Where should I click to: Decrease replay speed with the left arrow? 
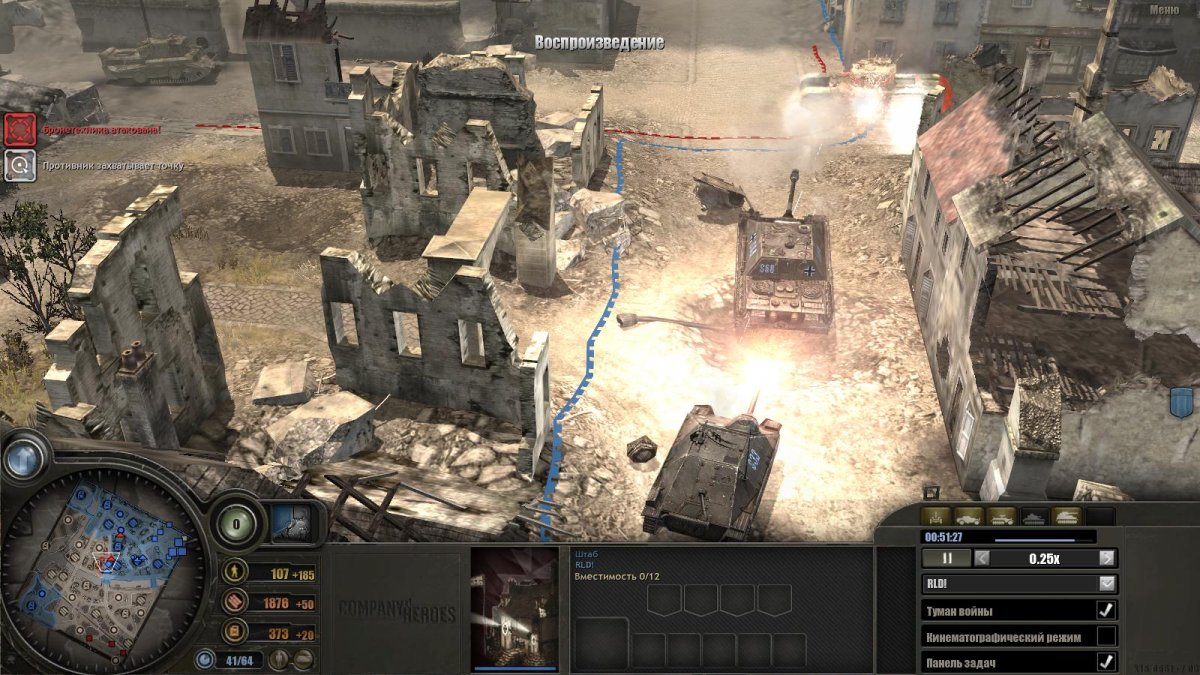coord(982,558)
